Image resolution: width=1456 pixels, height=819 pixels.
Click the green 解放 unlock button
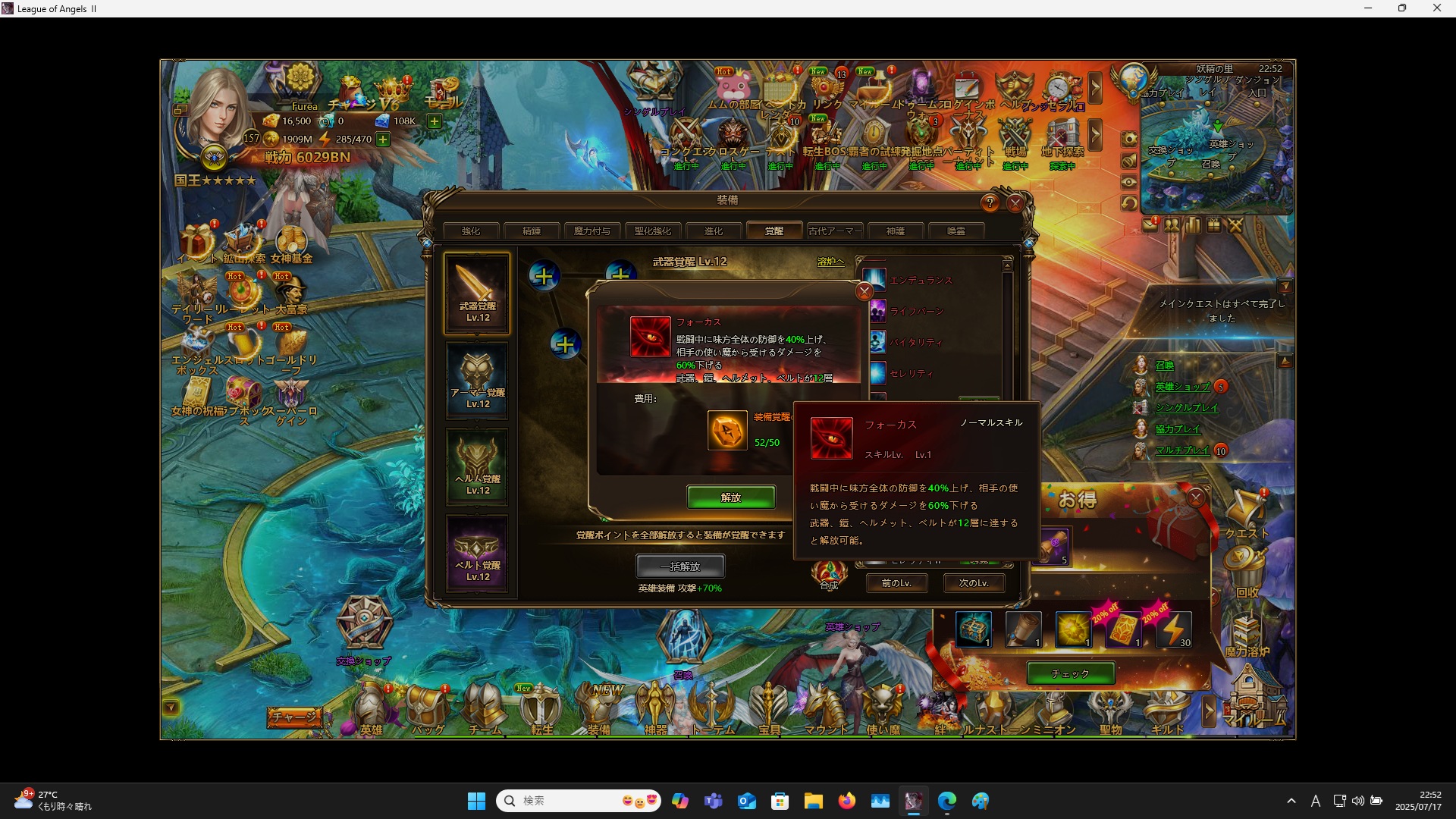[731, 497]
